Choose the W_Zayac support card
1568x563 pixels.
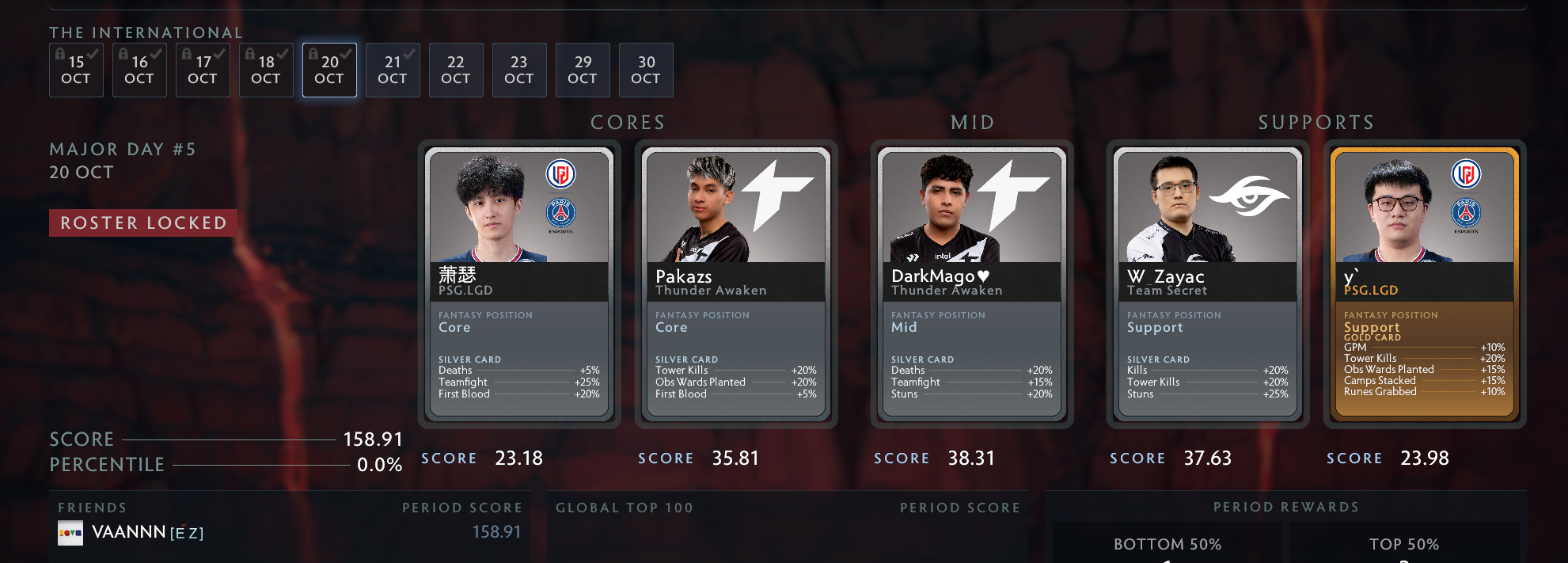[1208, 283]
